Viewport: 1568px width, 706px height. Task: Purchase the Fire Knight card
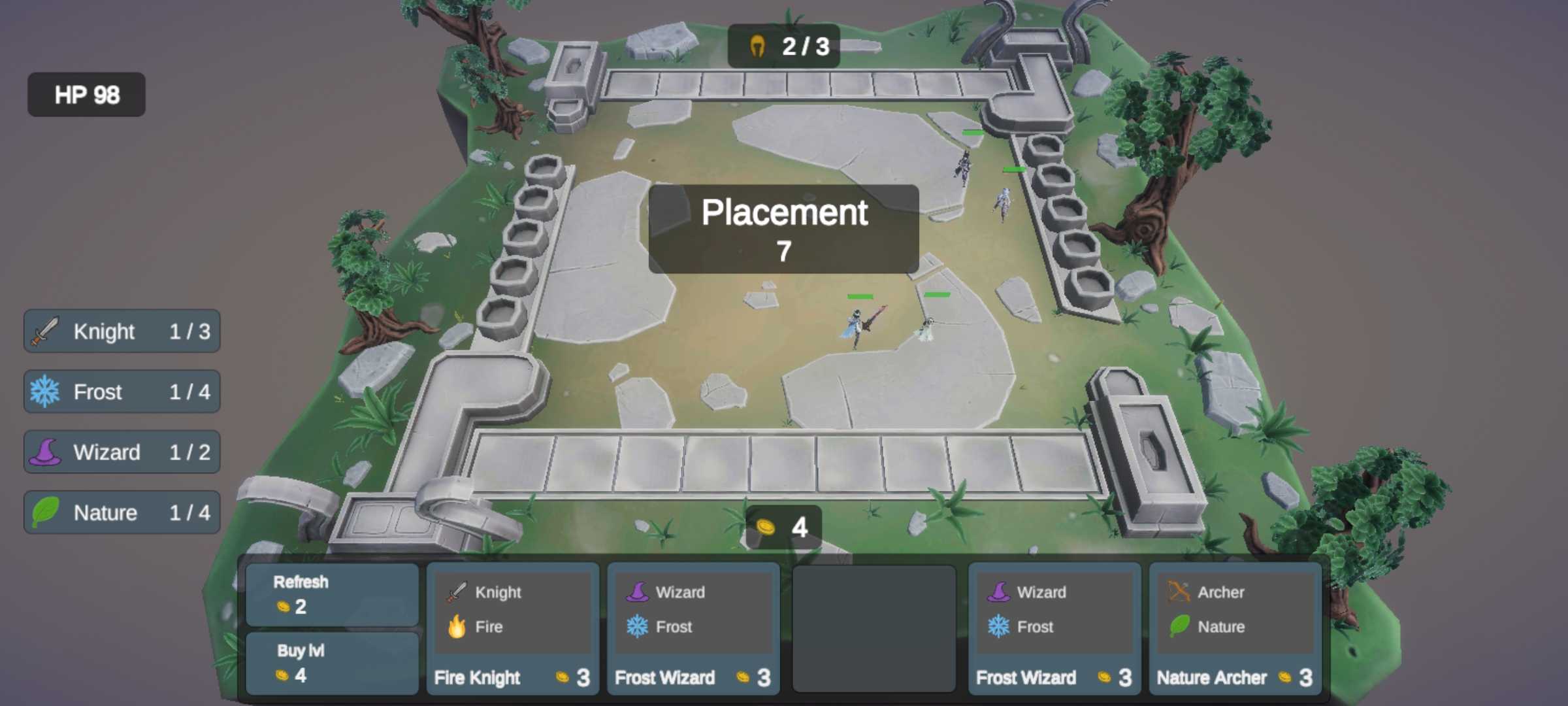pos(512,628)
